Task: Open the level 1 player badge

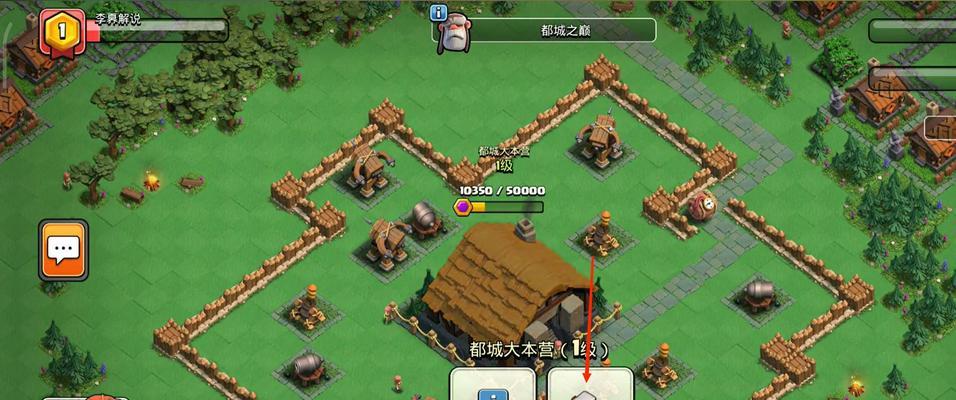Action: point(60,31)
